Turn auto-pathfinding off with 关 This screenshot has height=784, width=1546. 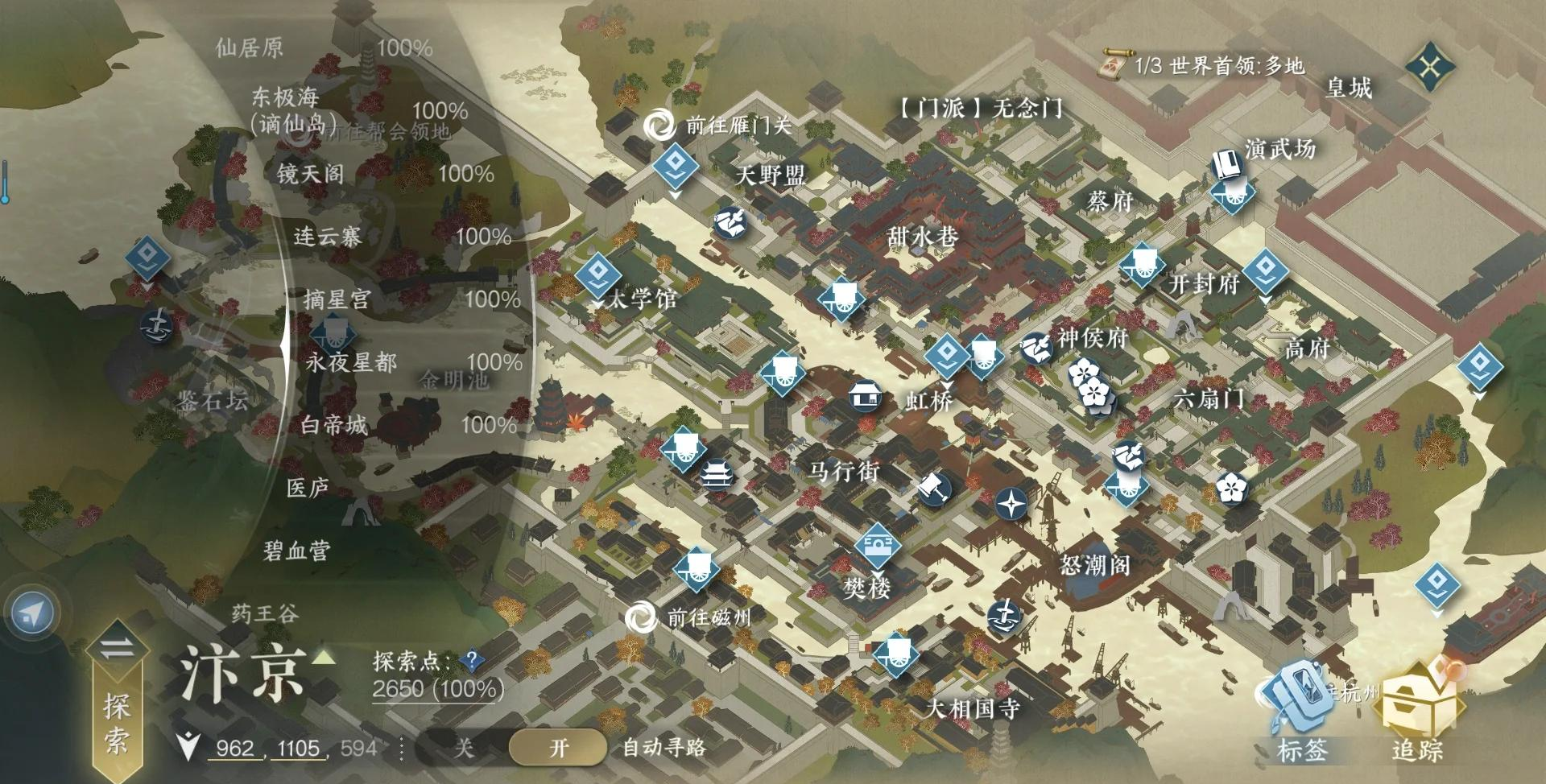pyautogui.click(x=464, y=748)
